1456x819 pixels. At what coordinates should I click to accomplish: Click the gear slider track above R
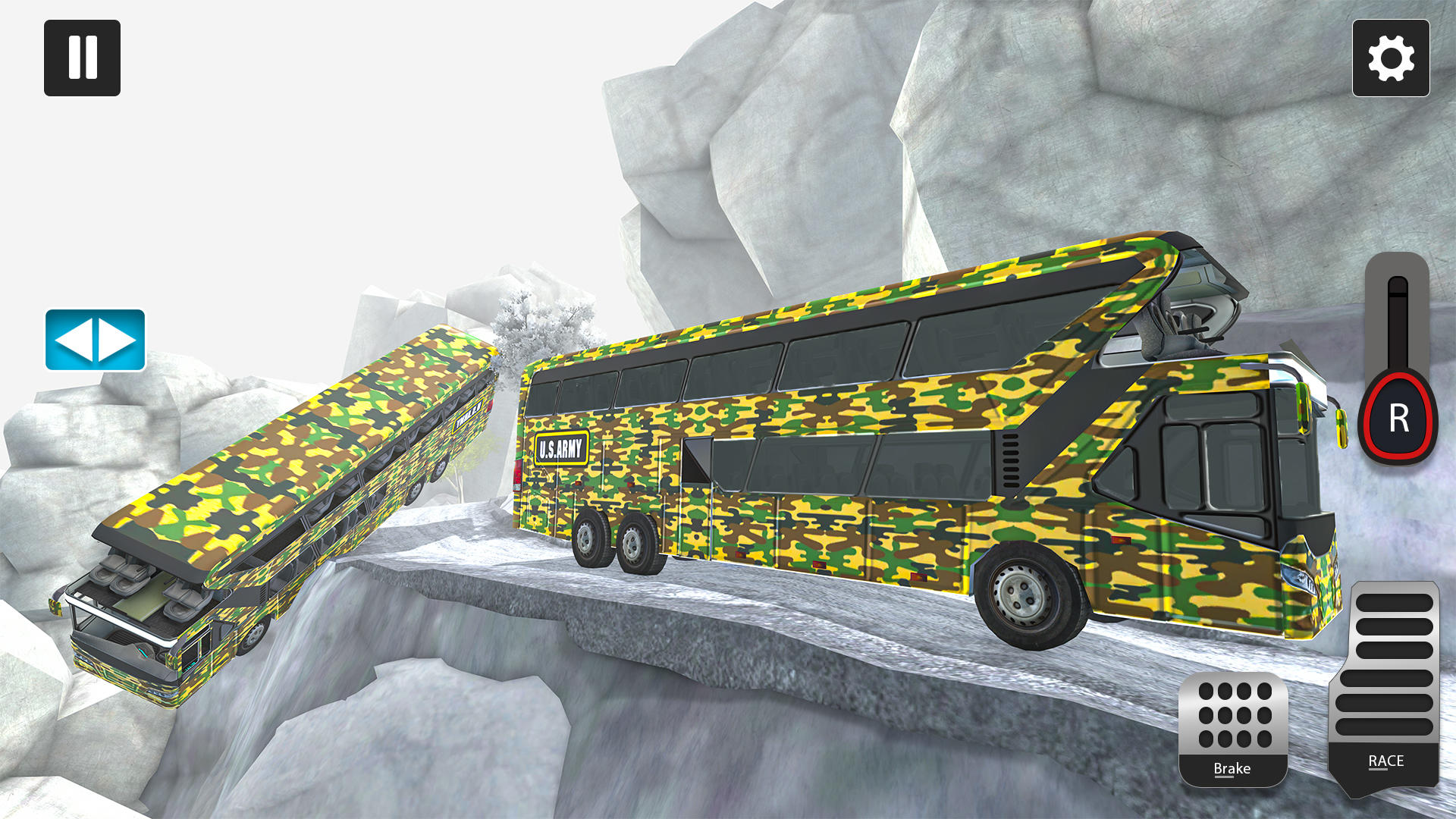click(x=1398, y=326)
